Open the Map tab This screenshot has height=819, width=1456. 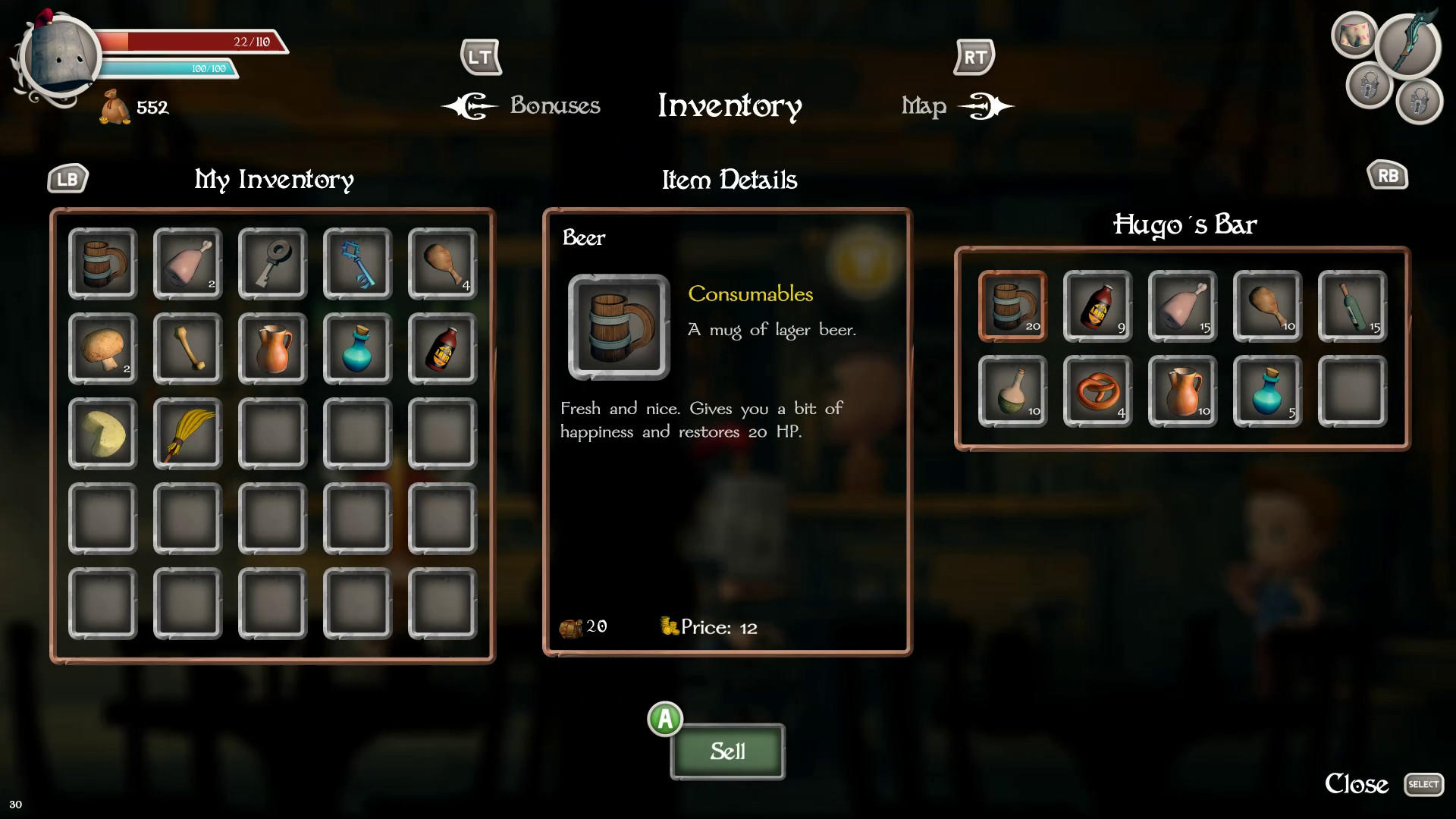[x=924, y=106]
